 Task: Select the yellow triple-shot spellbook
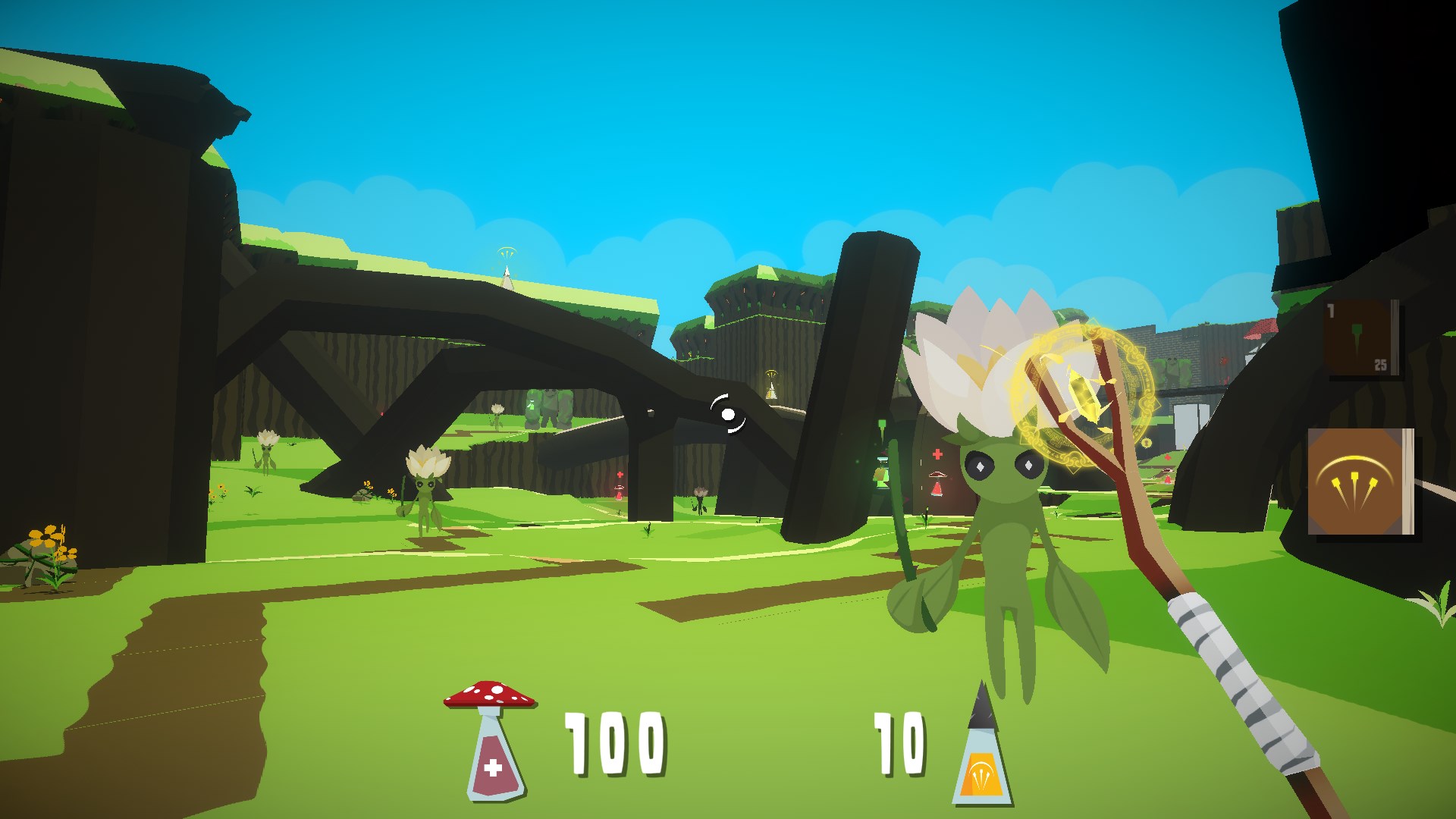(1360, 482)
